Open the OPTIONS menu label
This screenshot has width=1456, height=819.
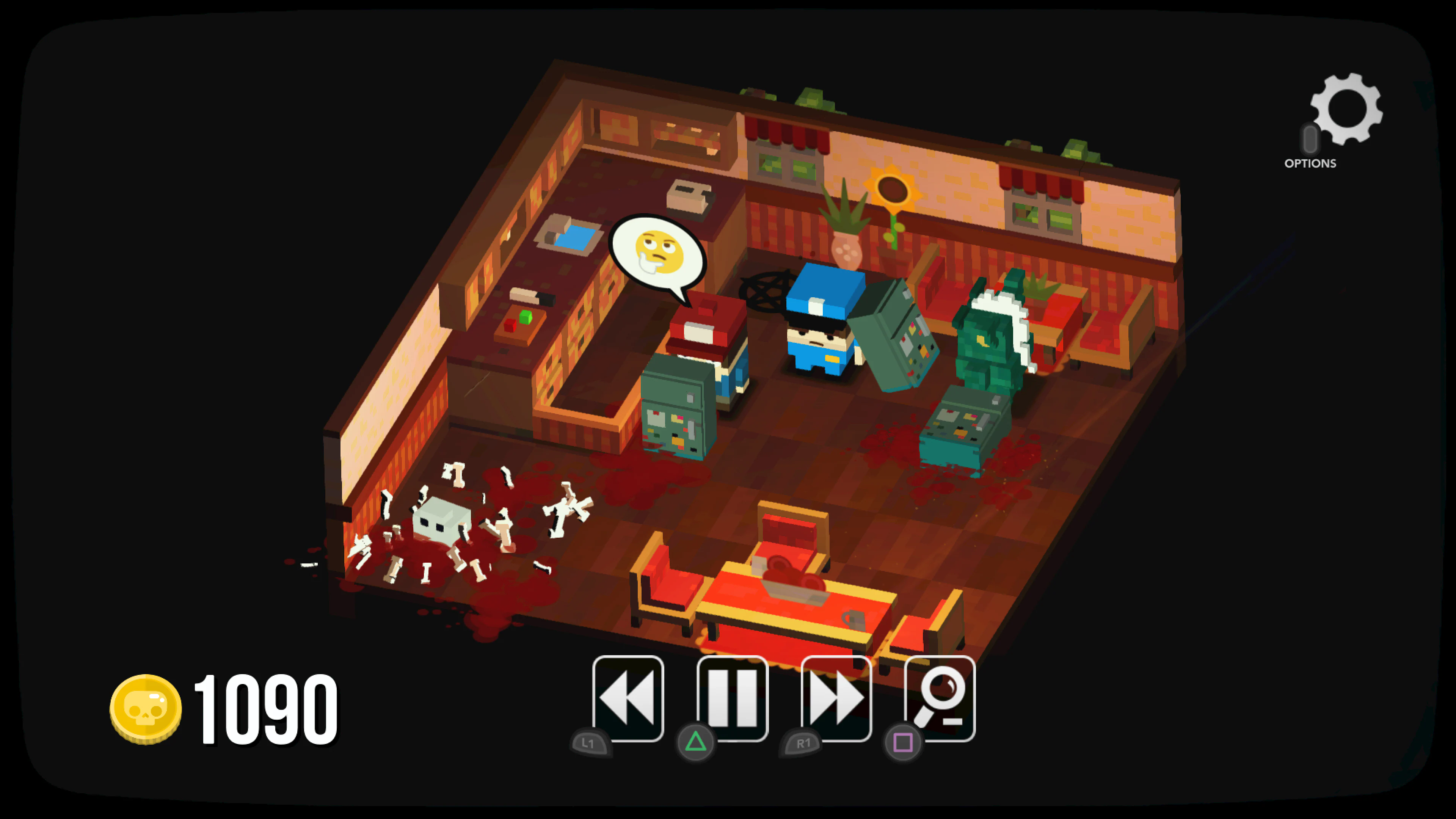tap(1310, 164)
